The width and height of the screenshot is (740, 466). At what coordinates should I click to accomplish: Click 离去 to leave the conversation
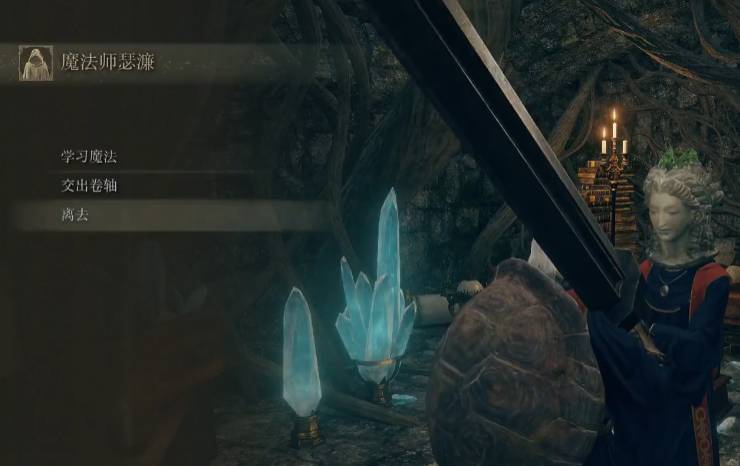[x=77, y=214]
